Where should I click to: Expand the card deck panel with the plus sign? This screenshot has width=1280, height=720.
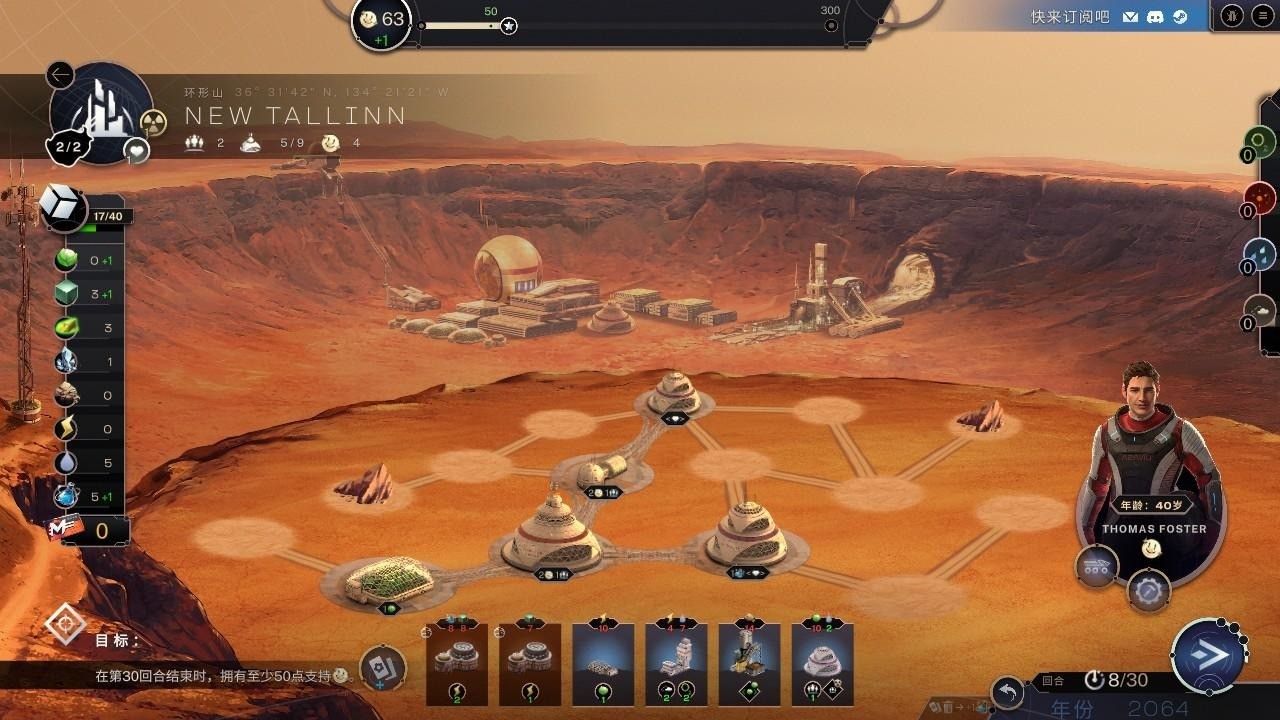point(383,668)
